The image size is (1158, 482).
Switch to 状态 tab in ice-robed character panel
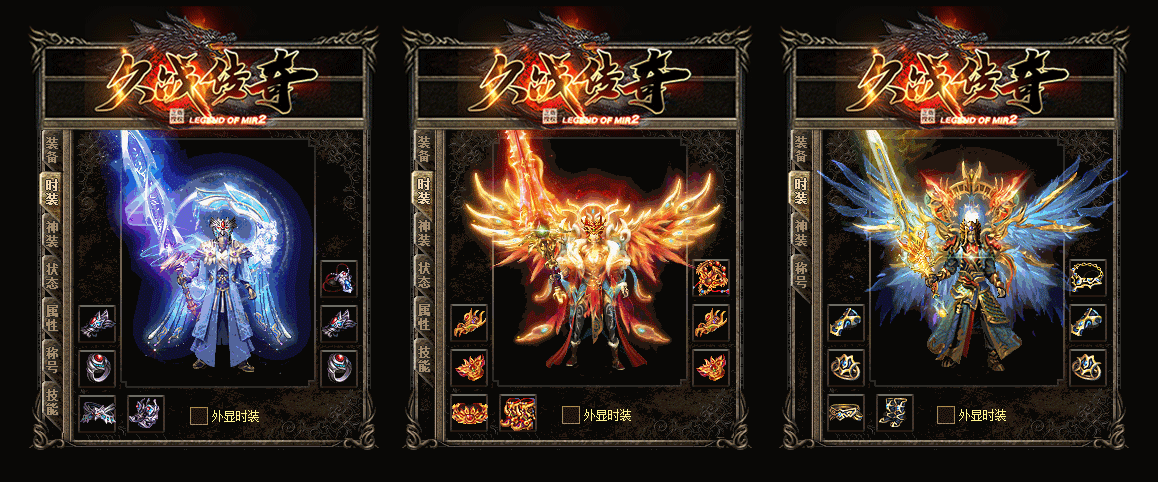pyautogui.click(x=51, y=277)
